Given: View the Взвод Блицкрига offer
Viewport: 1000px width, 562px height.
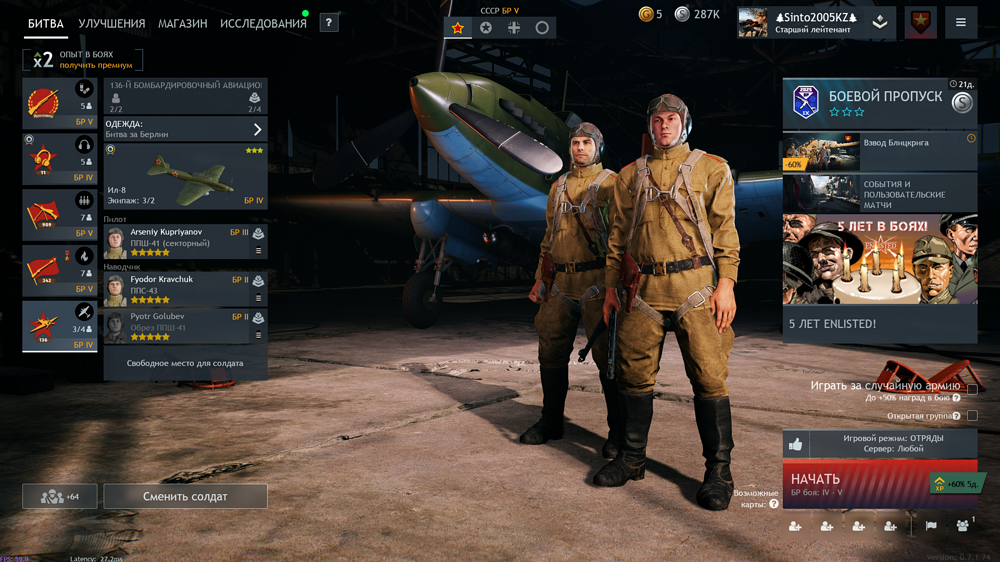Looking at the screenshot, I should click(x=880, y=152).
